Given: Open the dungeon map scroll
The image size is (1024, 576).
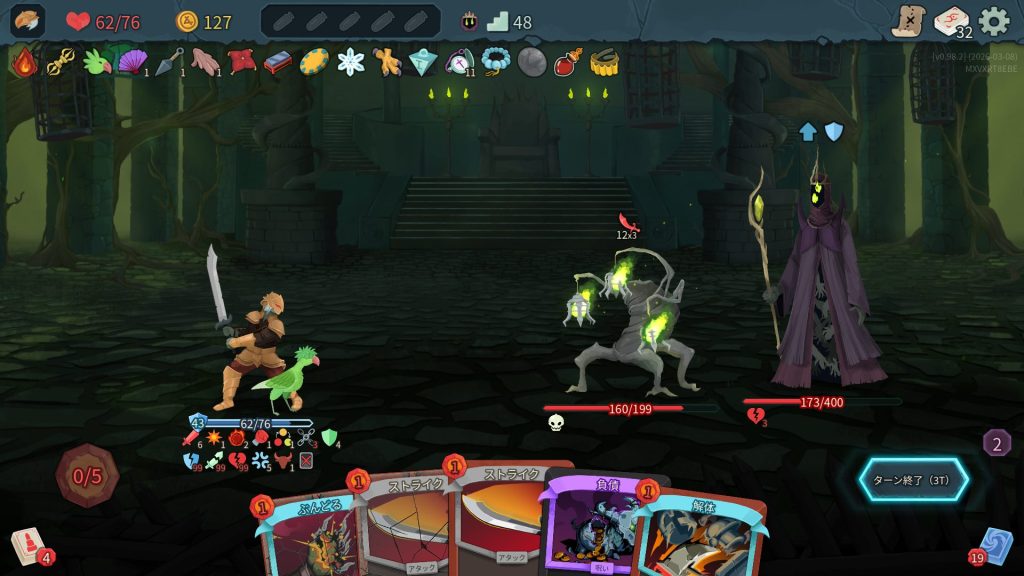Looking at the screenshot, I should pyautogui.click(x=908, y=21).
